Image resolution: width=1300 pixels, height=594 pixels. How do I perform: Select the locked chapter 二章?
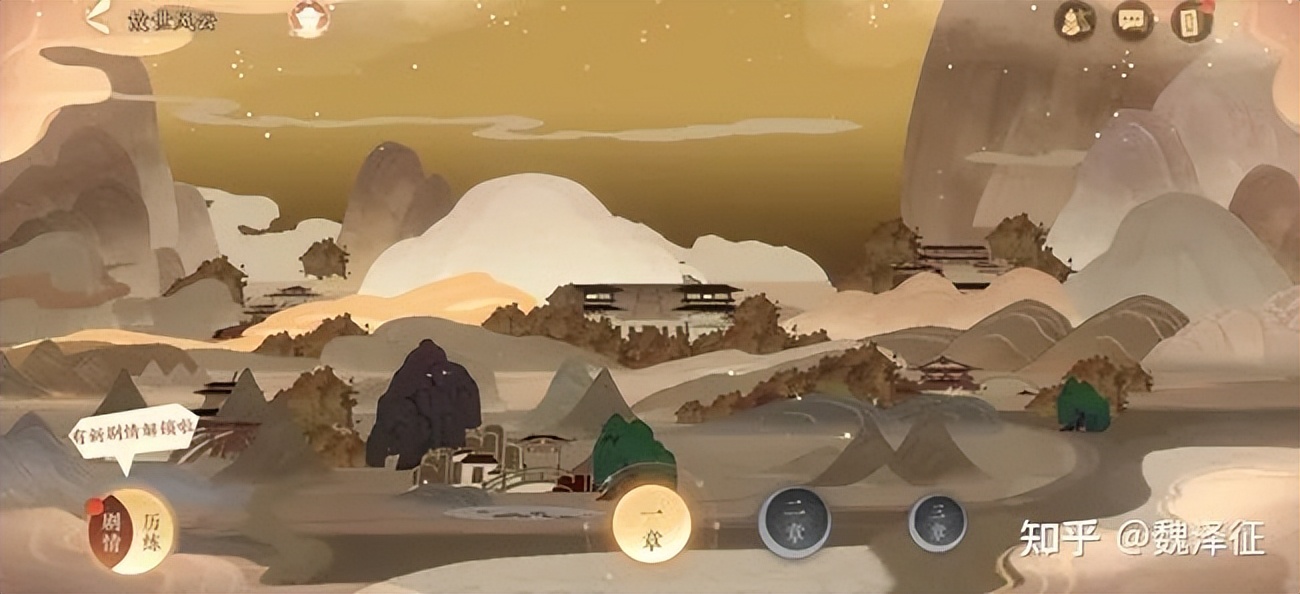pos(793,522)
